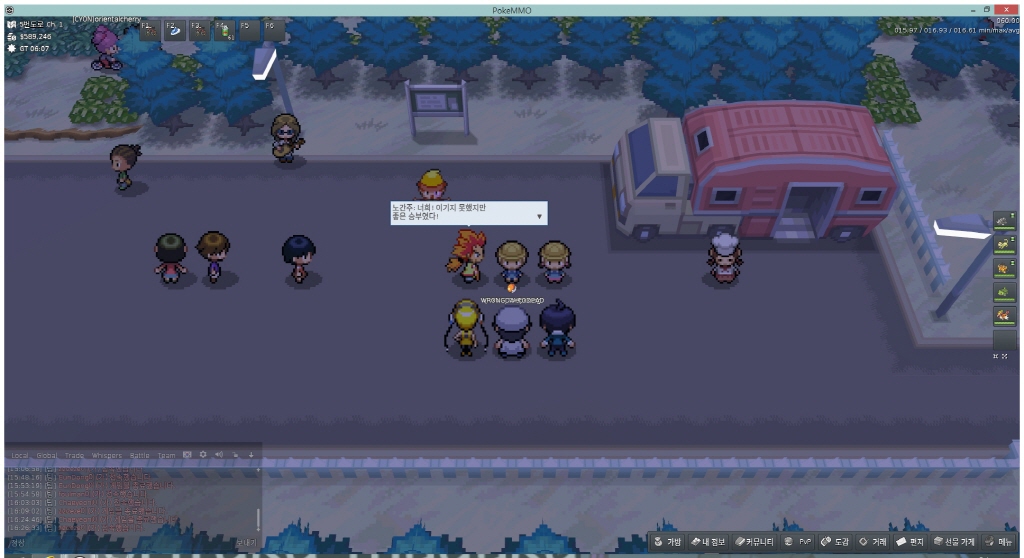Screen dimensions: 1024x558
Task: Switch to the Trade chat tab
Action: 74,455
